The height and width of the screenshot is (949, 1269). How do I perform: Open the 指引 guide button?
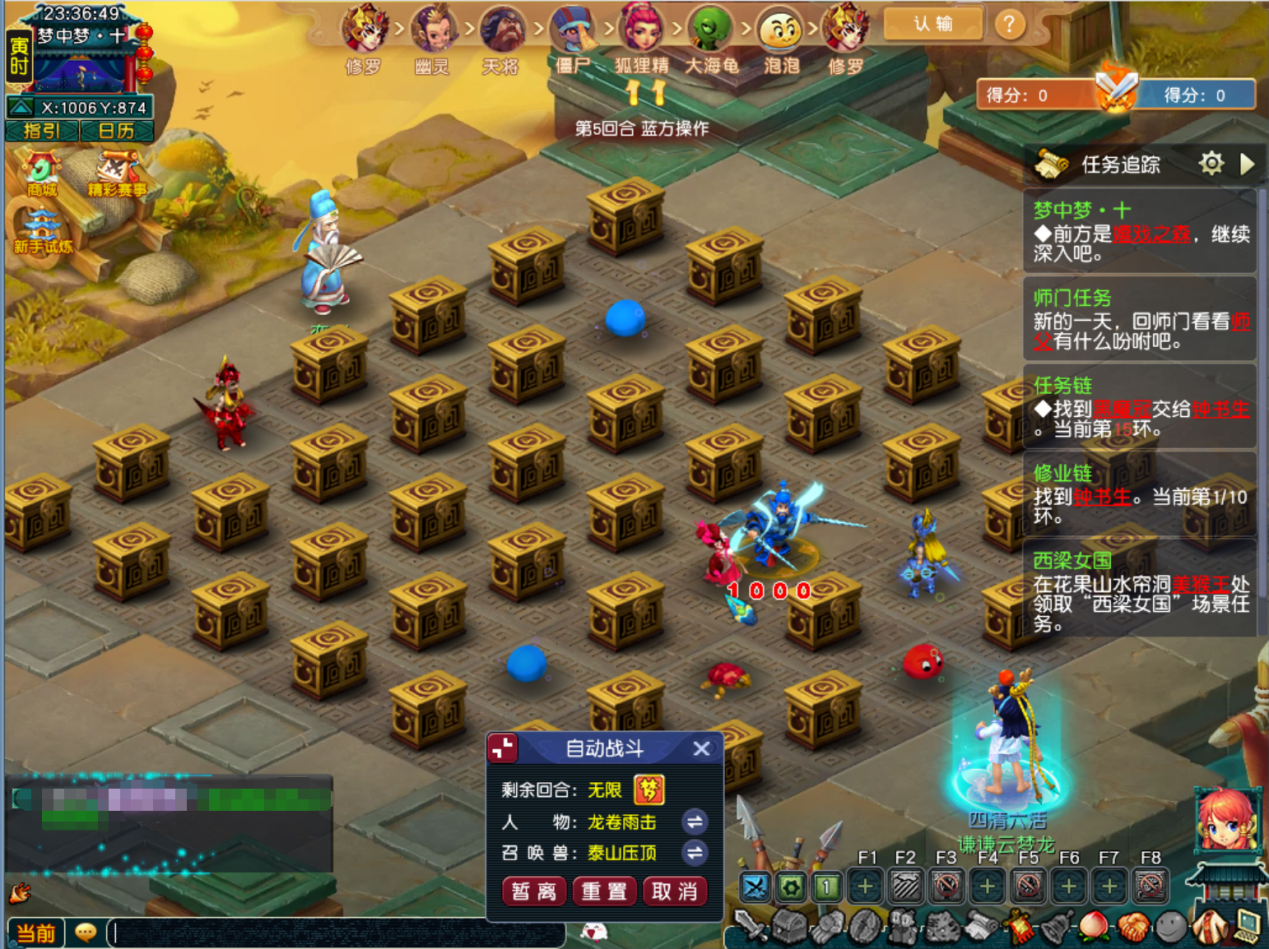pyautogui.click(x=42, y=131)
